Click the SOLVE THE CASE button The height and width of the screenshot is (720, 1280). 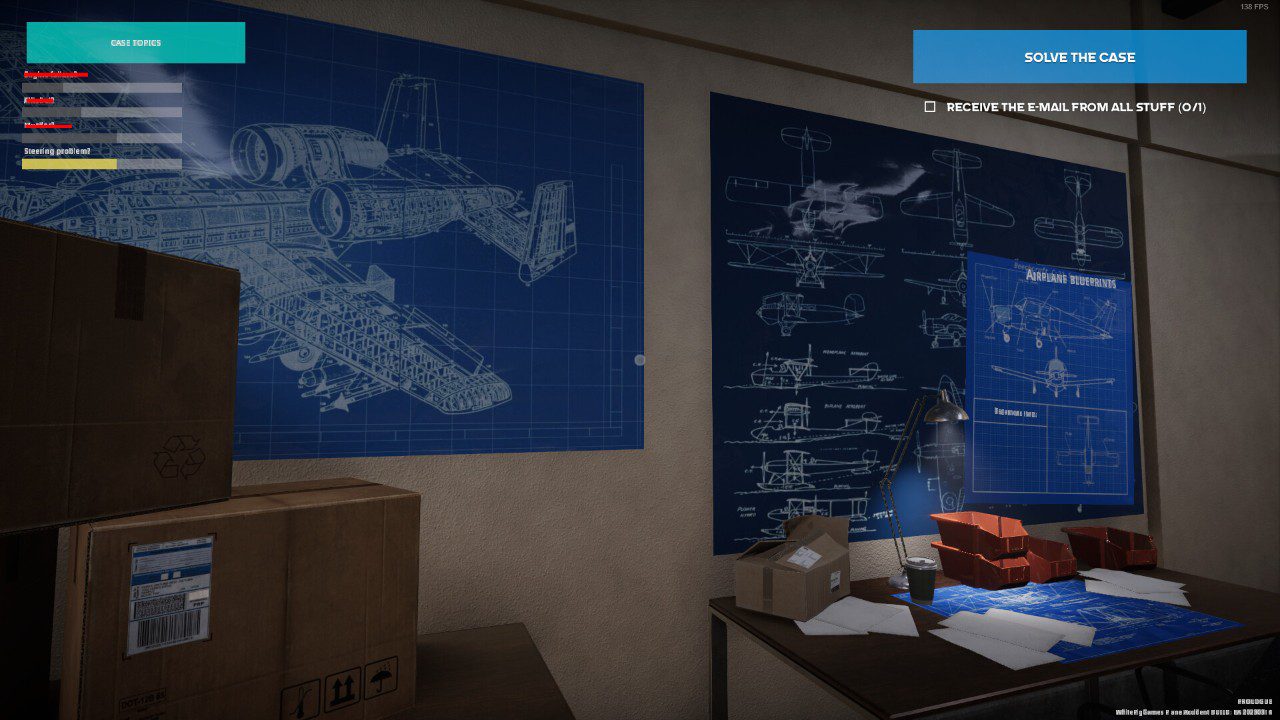coord(1079,57)
